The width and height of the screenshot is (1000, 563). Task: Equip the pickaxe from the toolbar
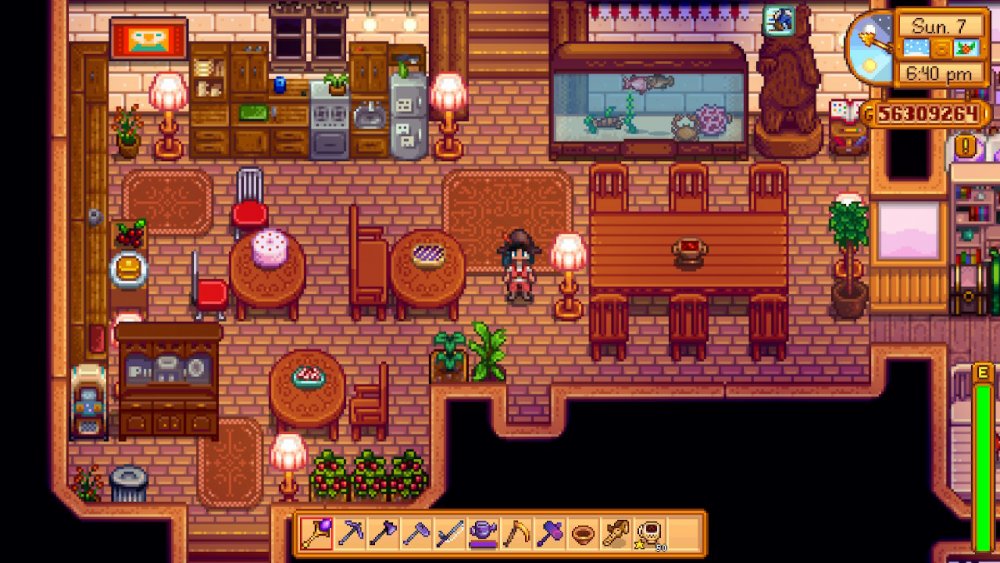pos(350,534)
